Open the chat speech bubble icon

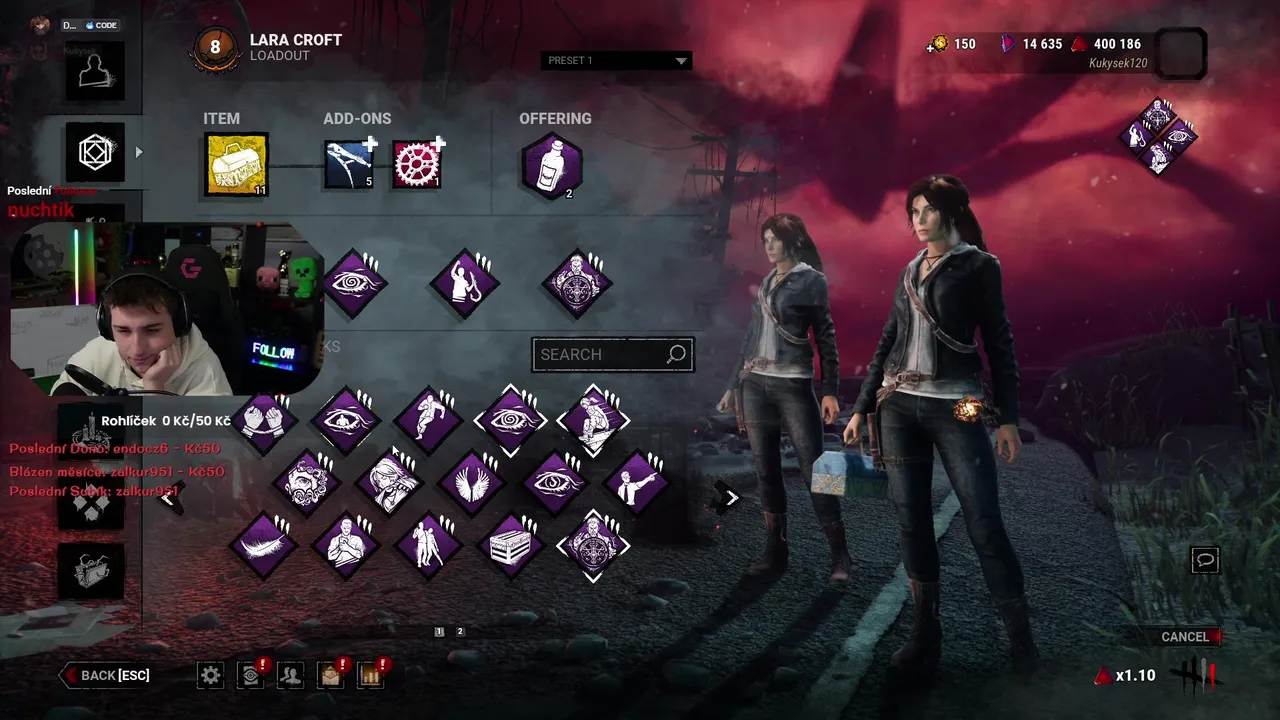point(1205,560)
